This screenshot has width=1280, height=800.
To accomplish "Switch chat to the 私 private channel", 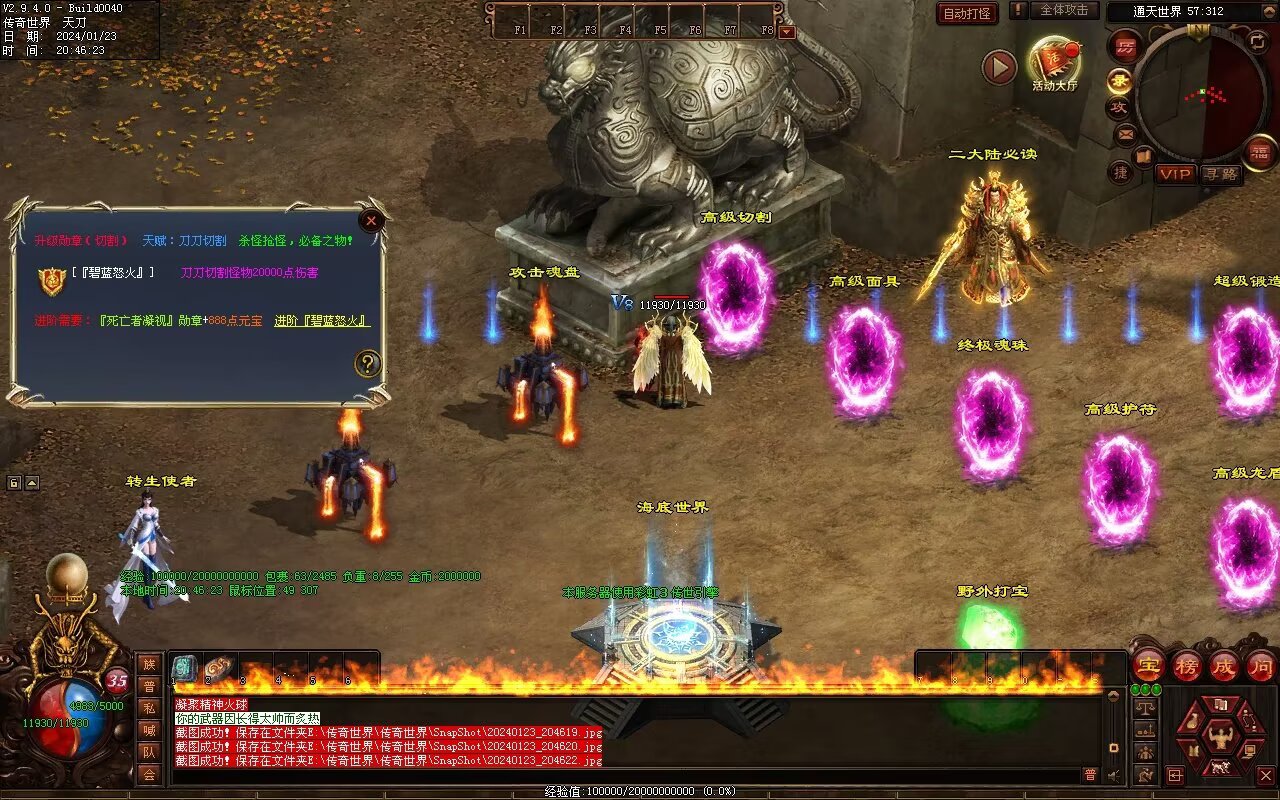I will click(x=149, y=708).
